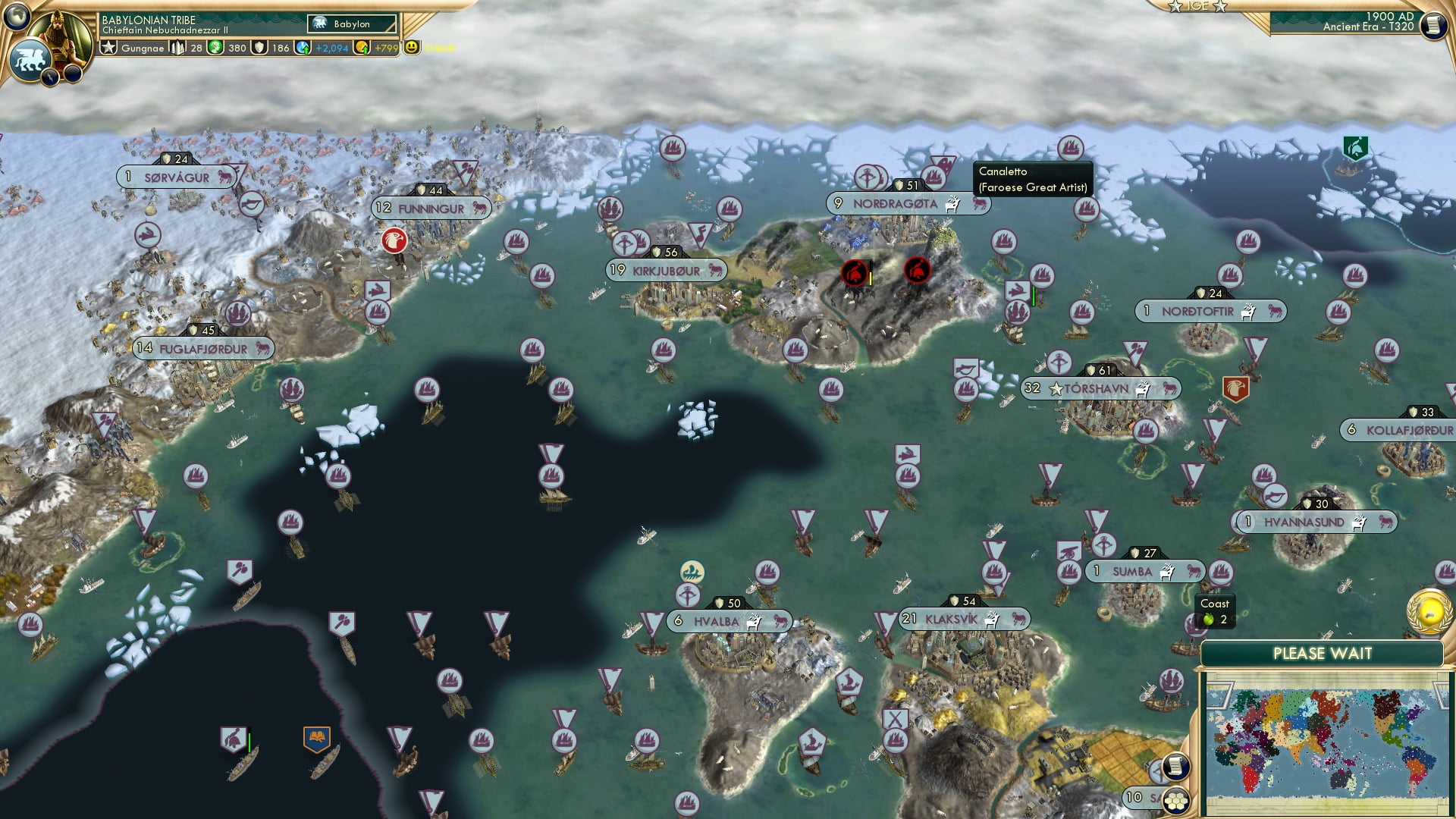The width and height of the screenshot is (1456, 819).
Task: Open the Tórshavn city banner
Action: click(x=1090, y=388)
